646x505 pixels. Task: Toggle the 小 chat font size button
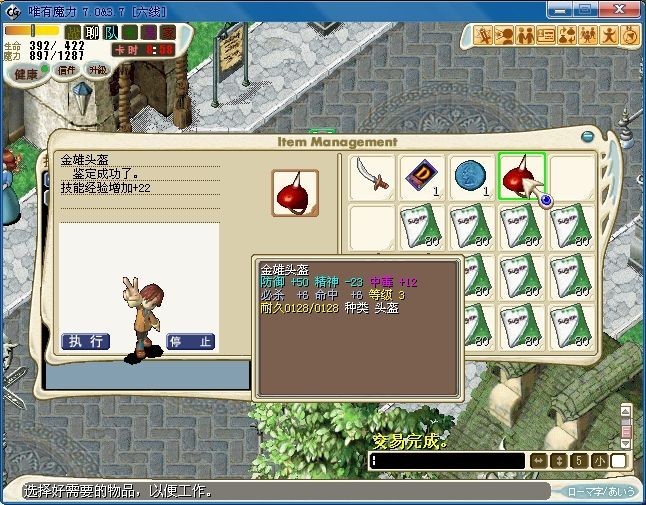[x=598, y=461]
